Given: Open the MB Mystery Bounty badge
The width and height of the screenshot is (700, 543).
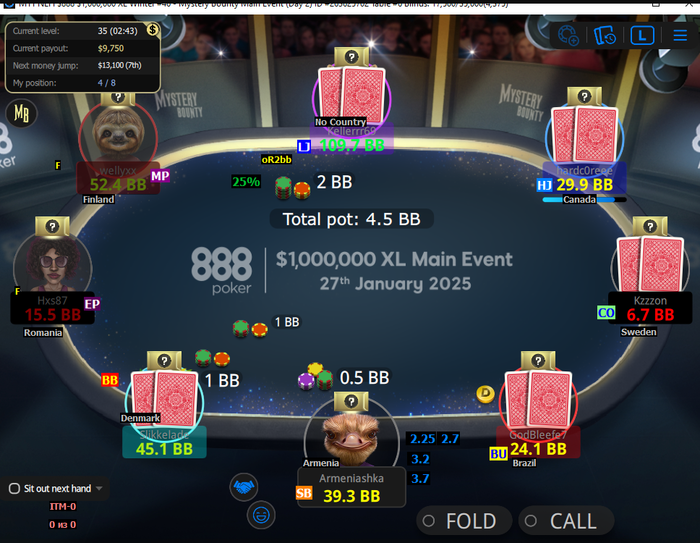Looking at the screenshot, I should click(19, 113).
